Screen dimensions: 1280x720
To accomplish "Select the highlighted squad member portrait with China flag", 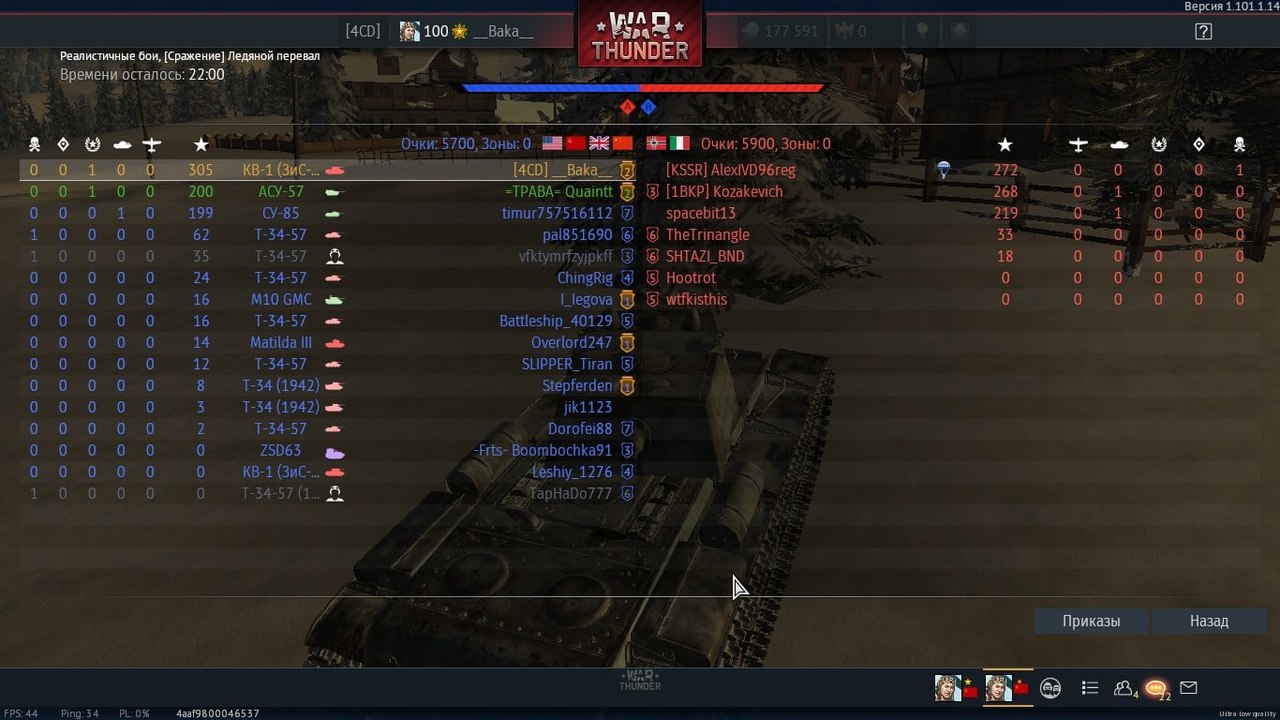I will (1007, 688).
